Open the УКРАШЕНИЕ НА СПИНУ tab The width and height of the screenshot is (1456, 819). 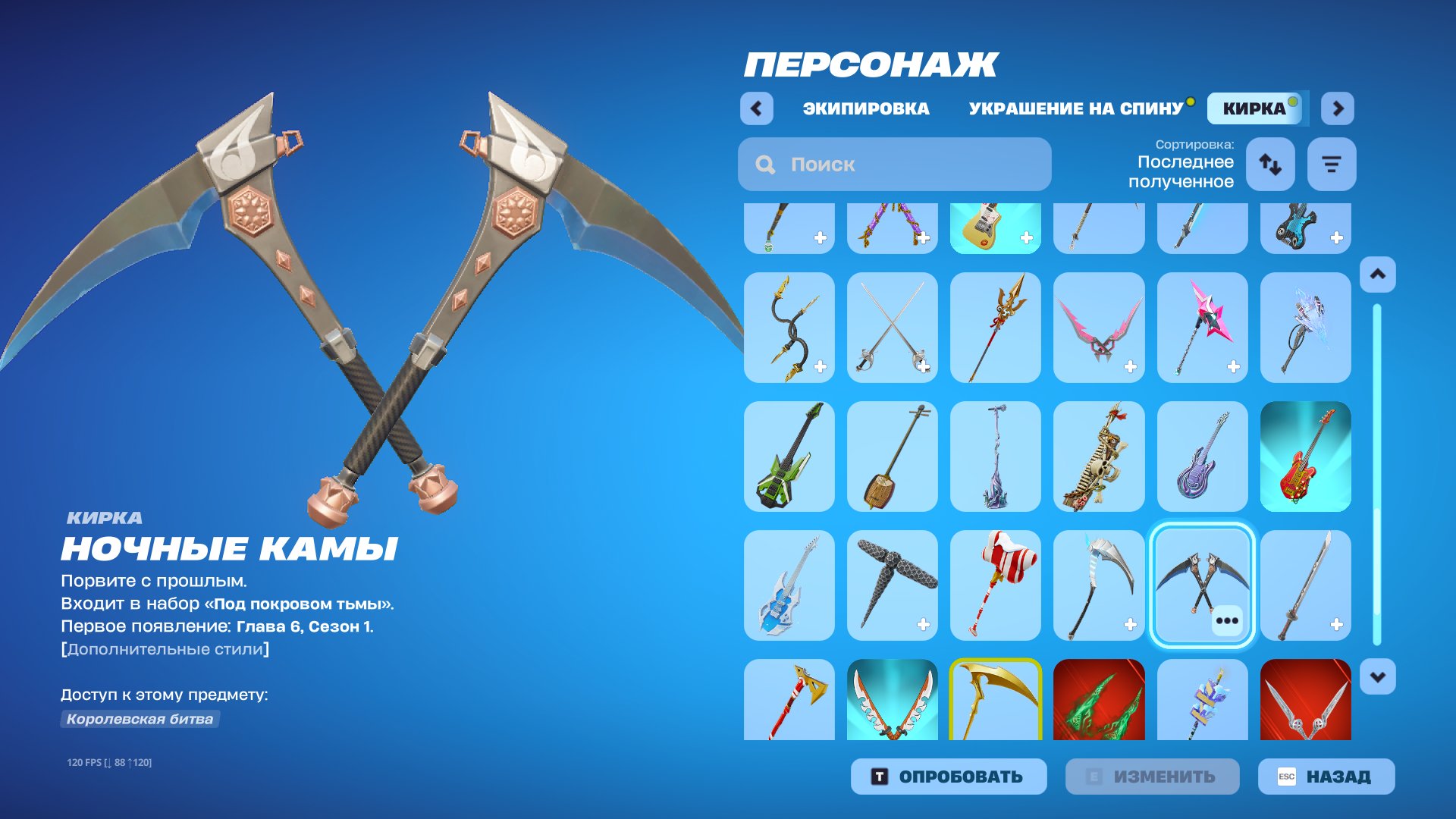1075,108
